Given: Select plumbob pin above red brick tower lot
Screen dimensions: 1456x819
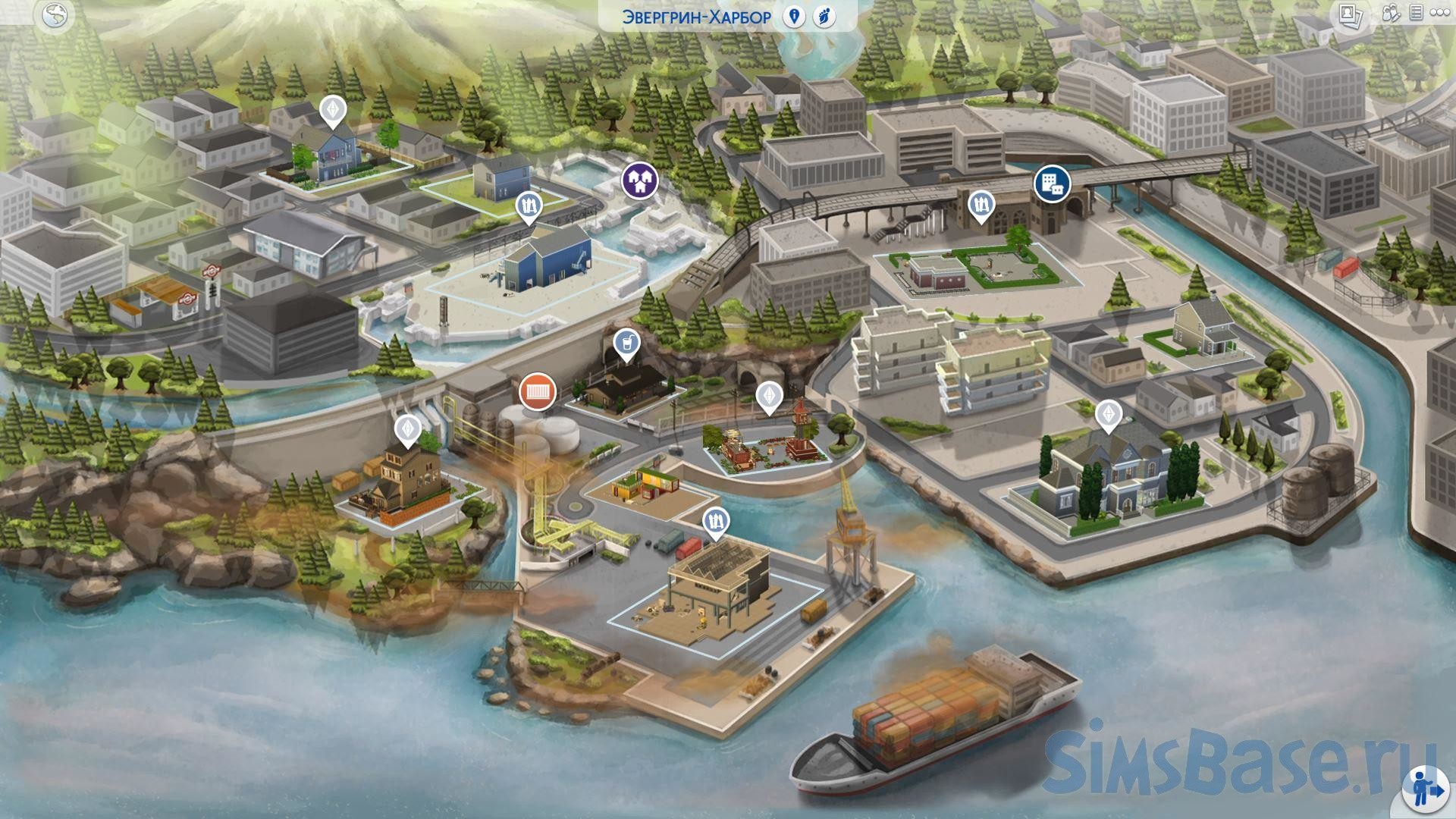Looking at the screenshot, I should 769,396.
